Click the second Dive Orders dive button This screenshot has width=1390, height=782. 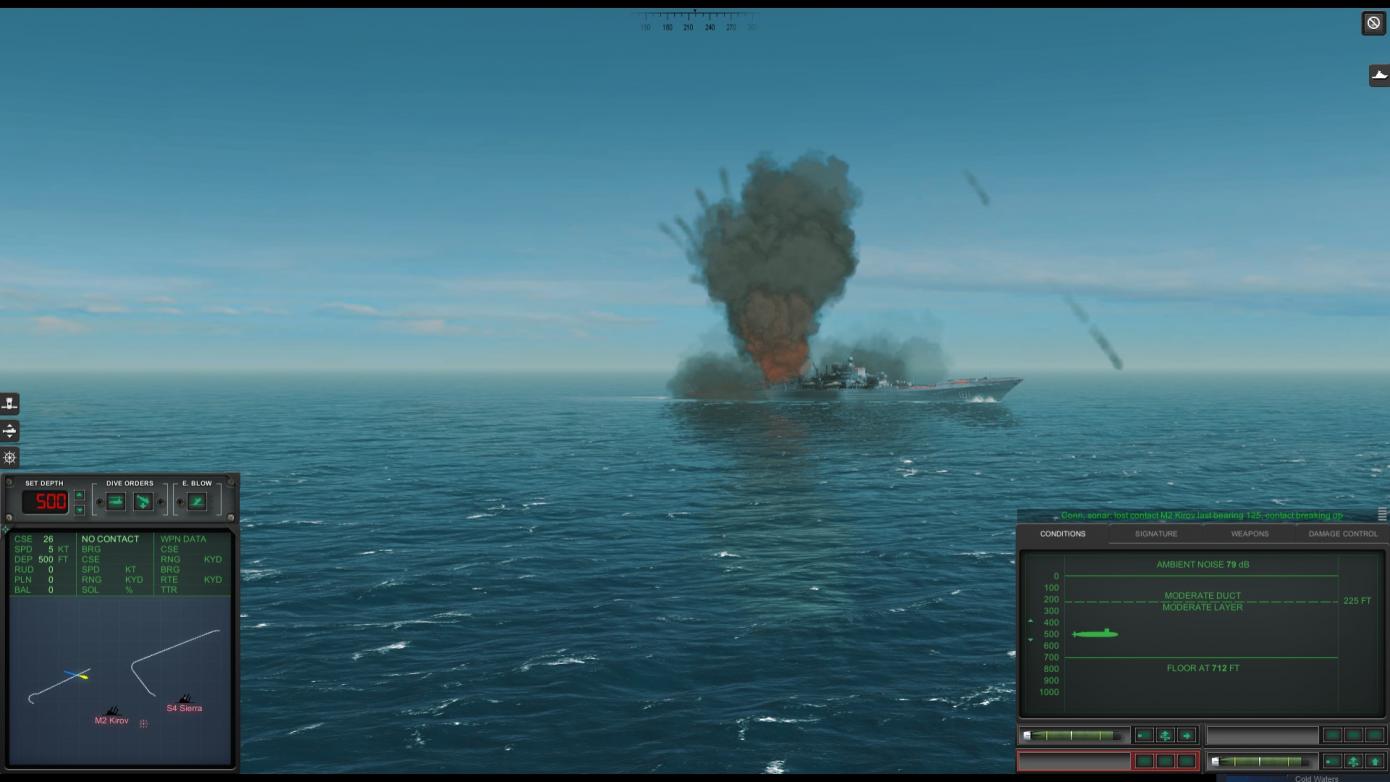pos(143,501)
